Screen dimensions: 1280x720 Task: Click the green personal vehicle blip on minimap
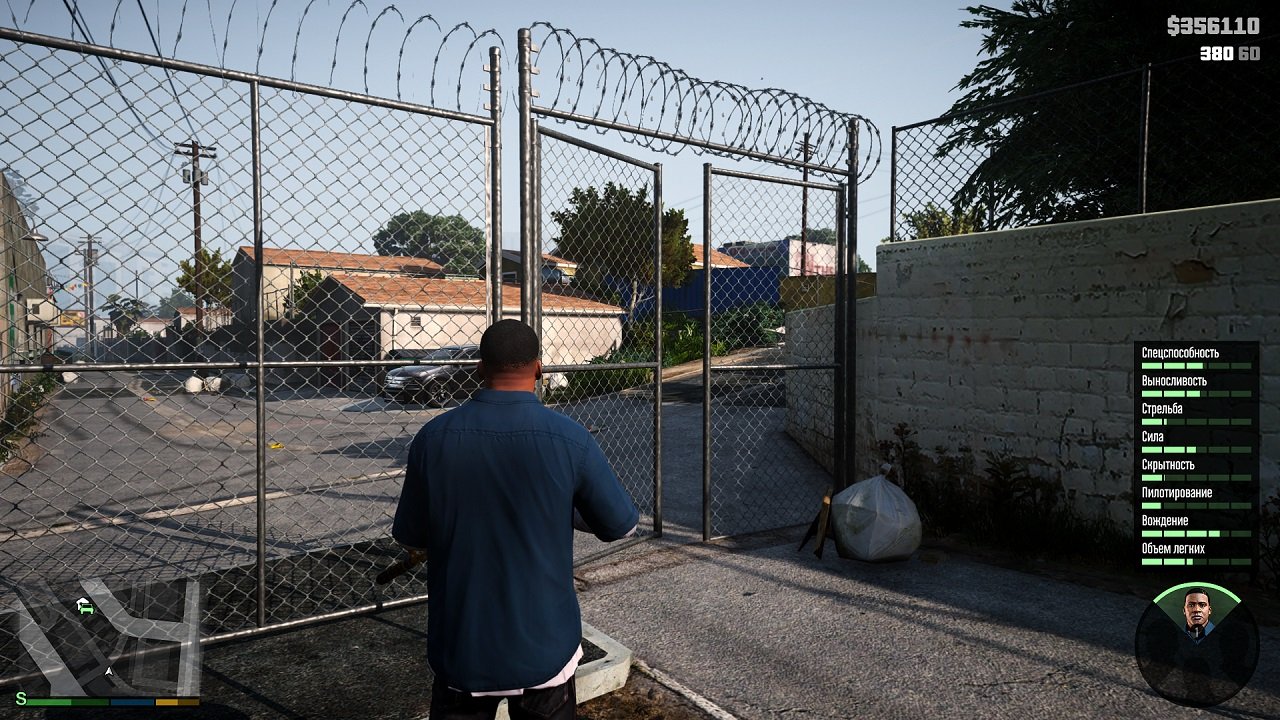pos(87,608)
